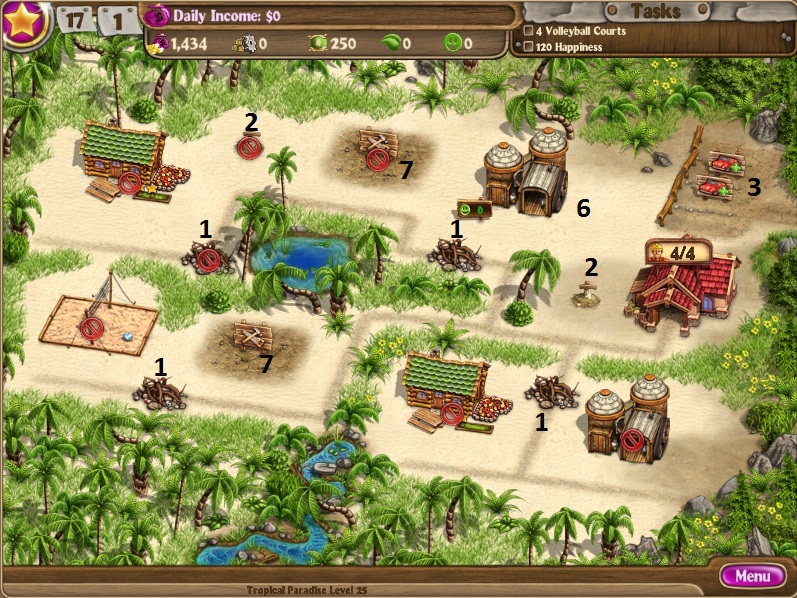Open the Tasks panel header
Image resolution: width=797 pixels, height=598 pixels.
(x=657, y=12)
